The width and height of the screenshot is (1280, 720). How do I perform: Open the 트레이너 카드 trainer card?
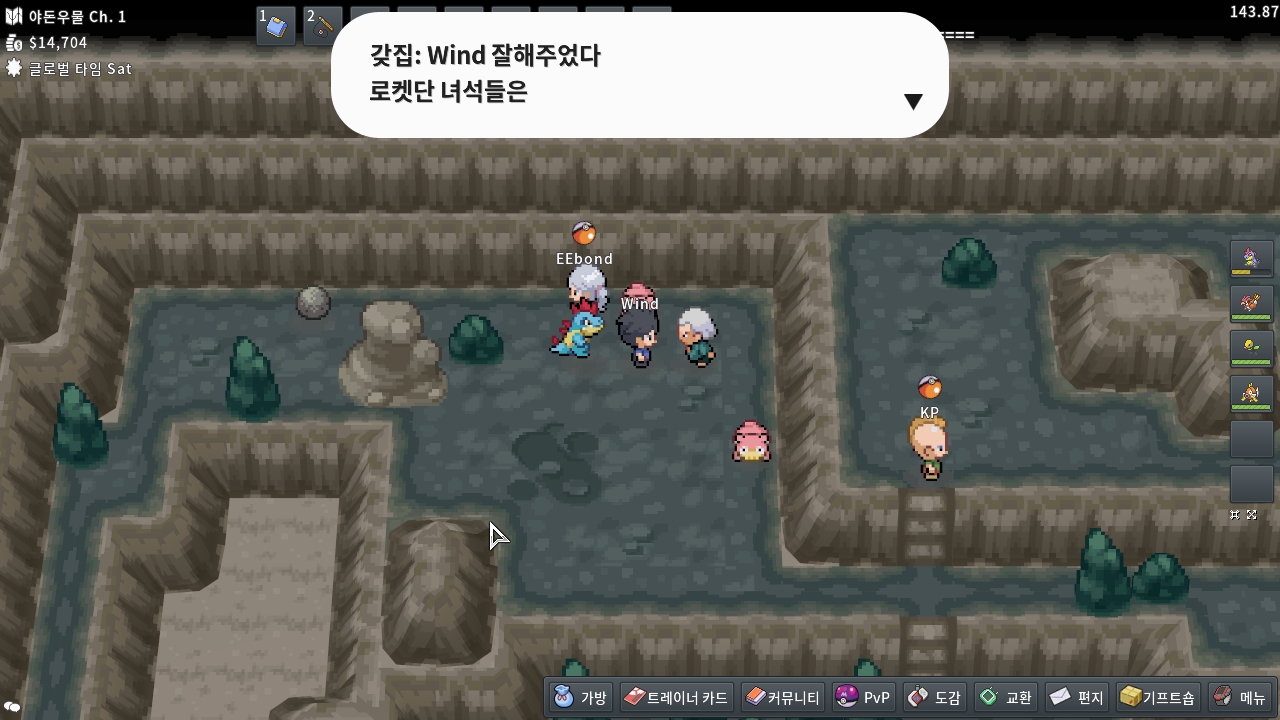[676, 697]
